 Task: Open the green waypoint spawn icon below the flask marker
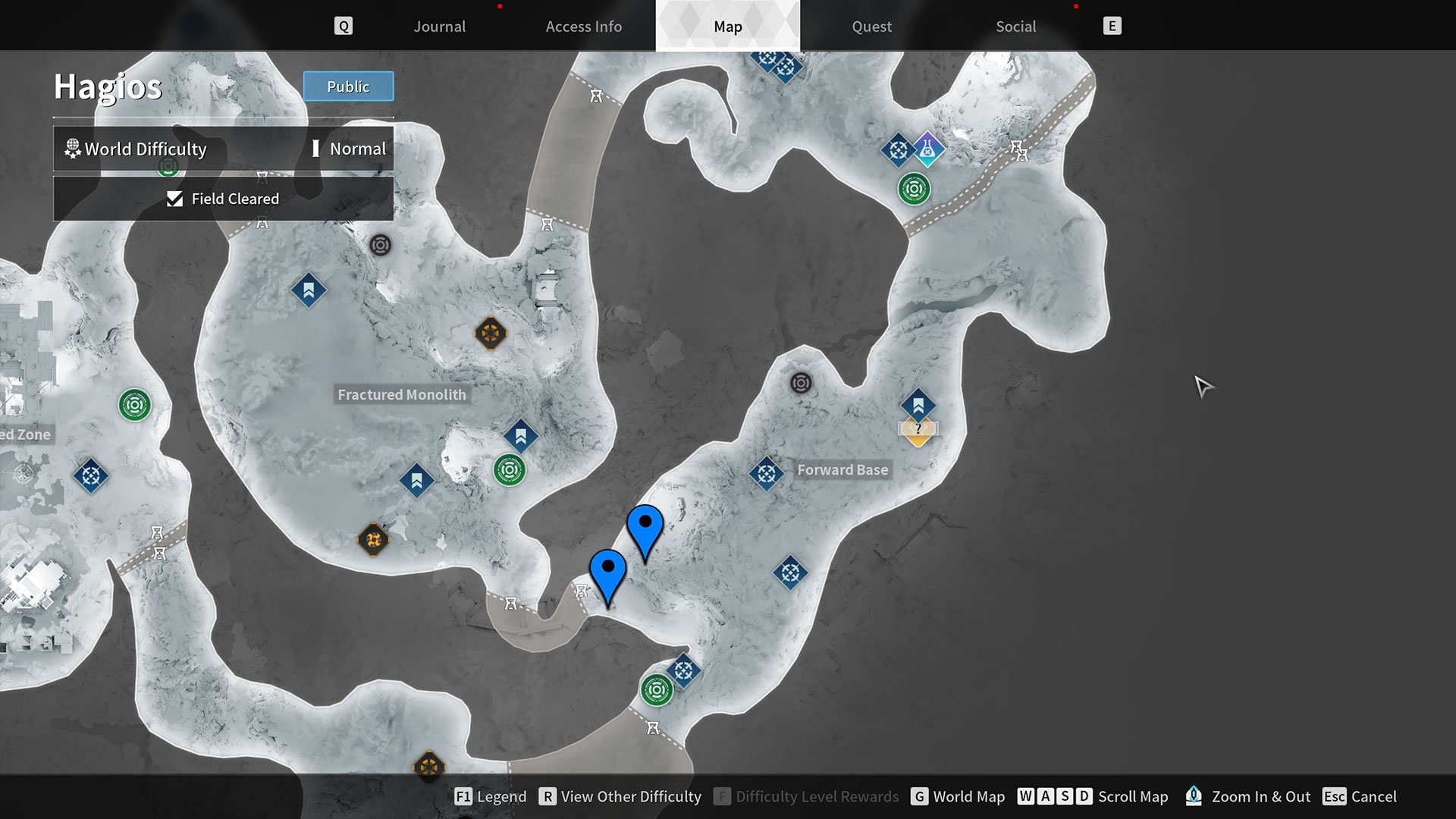click(x=913, y=189)
